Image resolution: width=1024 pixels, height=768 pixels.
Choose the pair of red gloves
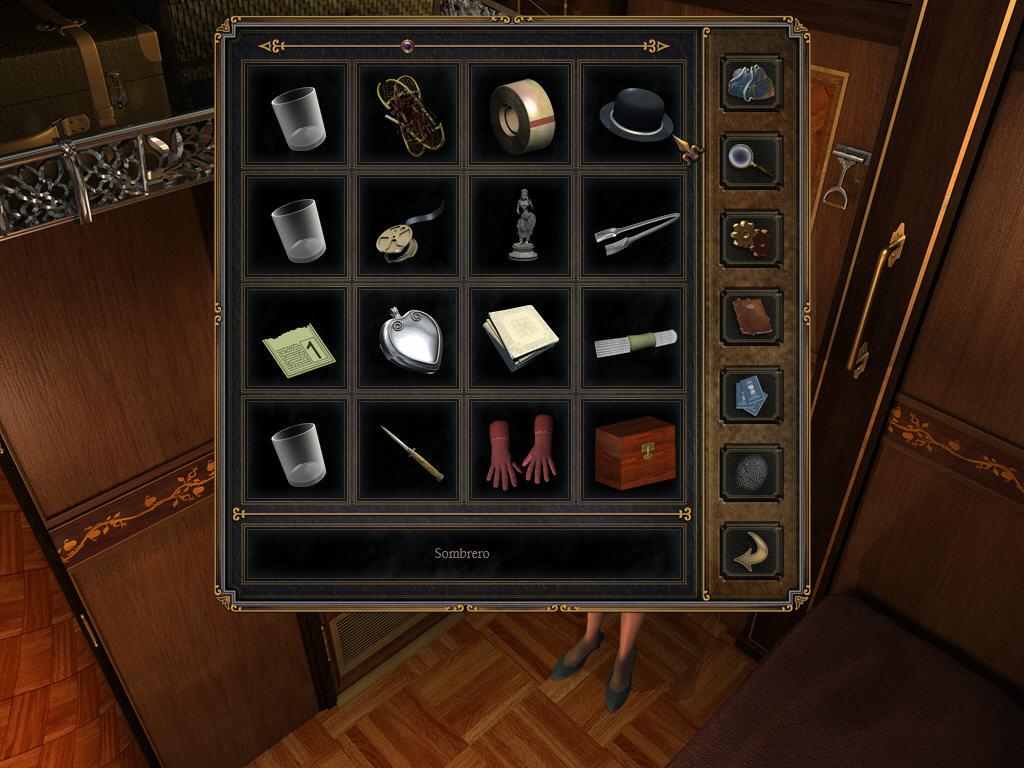click(521, 451)
